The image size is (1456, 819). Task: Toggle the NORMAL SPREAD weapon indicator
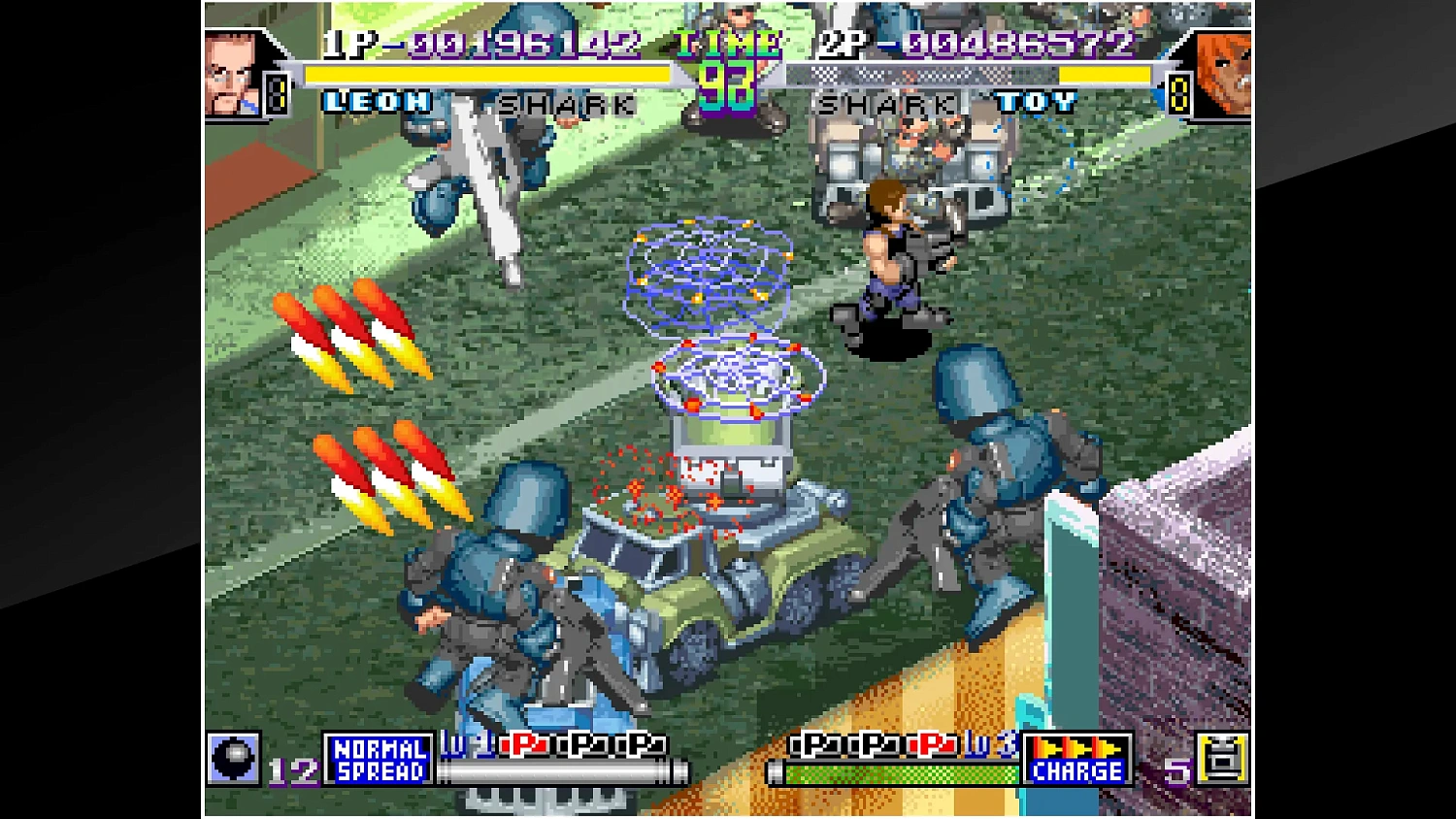(x=377, y=760)
